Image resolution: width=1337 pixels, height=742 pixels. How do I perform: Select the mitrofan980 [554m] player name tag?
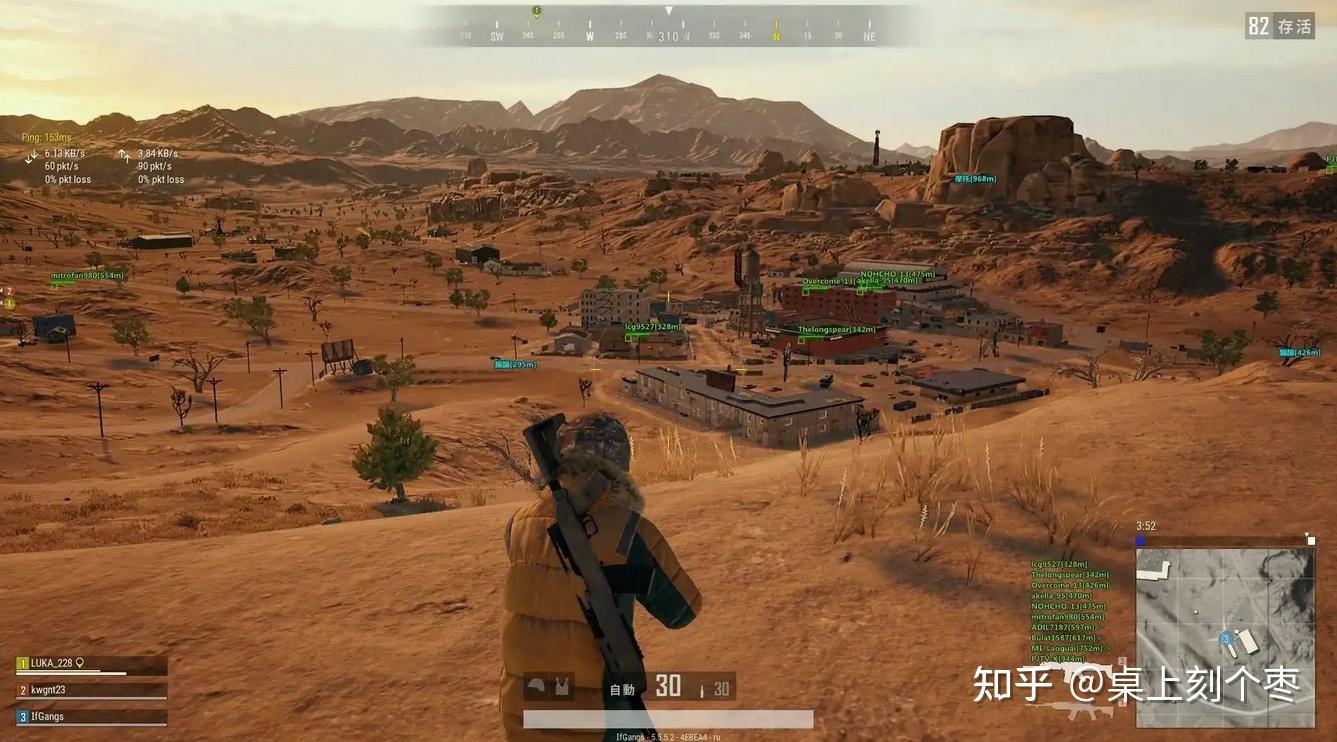pyautogui.click(x=88, y=275)
